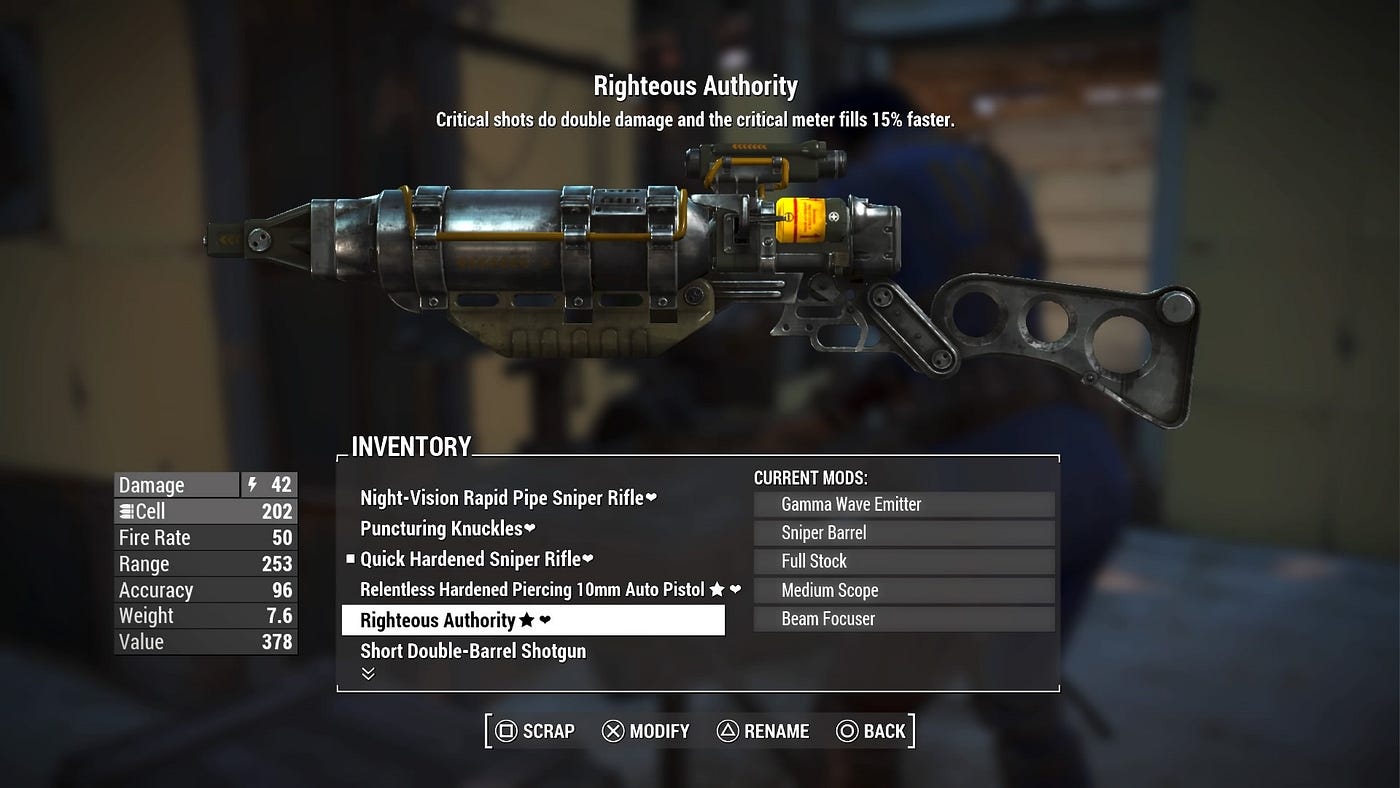Image resolution: width=1400 pixels, height=788 pixels.
Task: Choose Puncturing Knuckles from inventory
Action: pyautogui.click(x=448, y=528)
